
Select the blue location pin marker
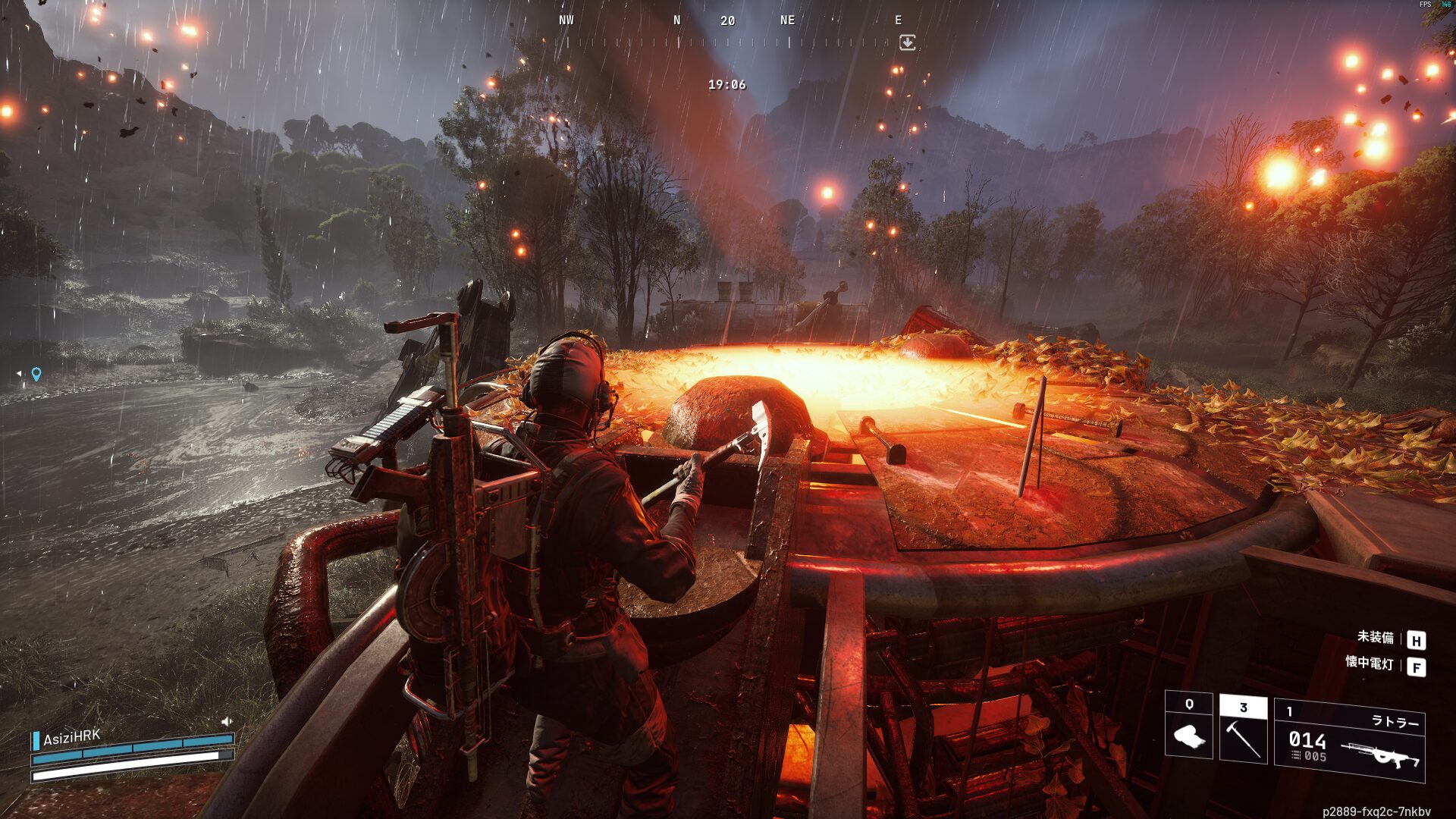click(36, 374)
